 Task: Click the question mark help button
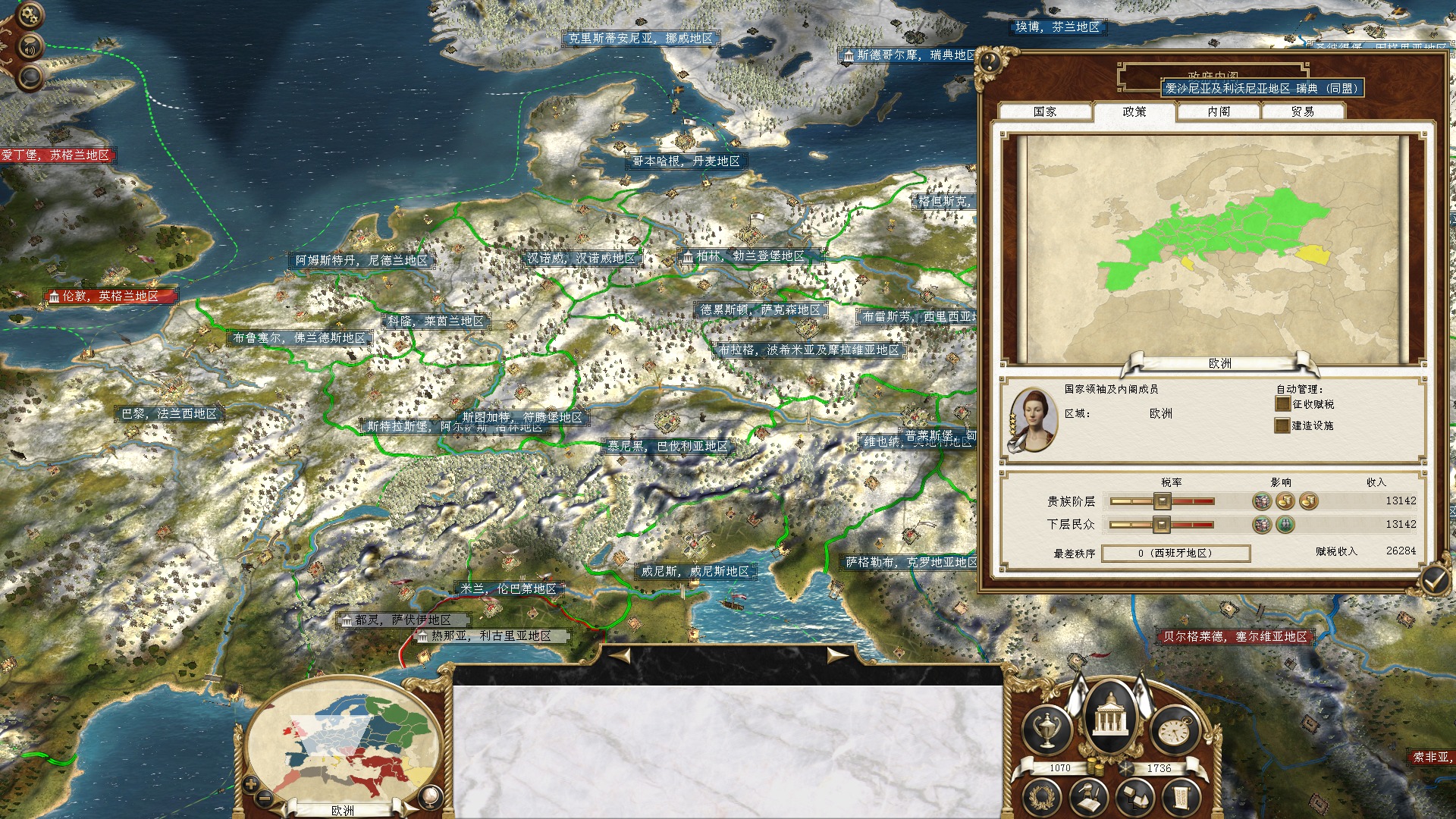tap(989, 61)
